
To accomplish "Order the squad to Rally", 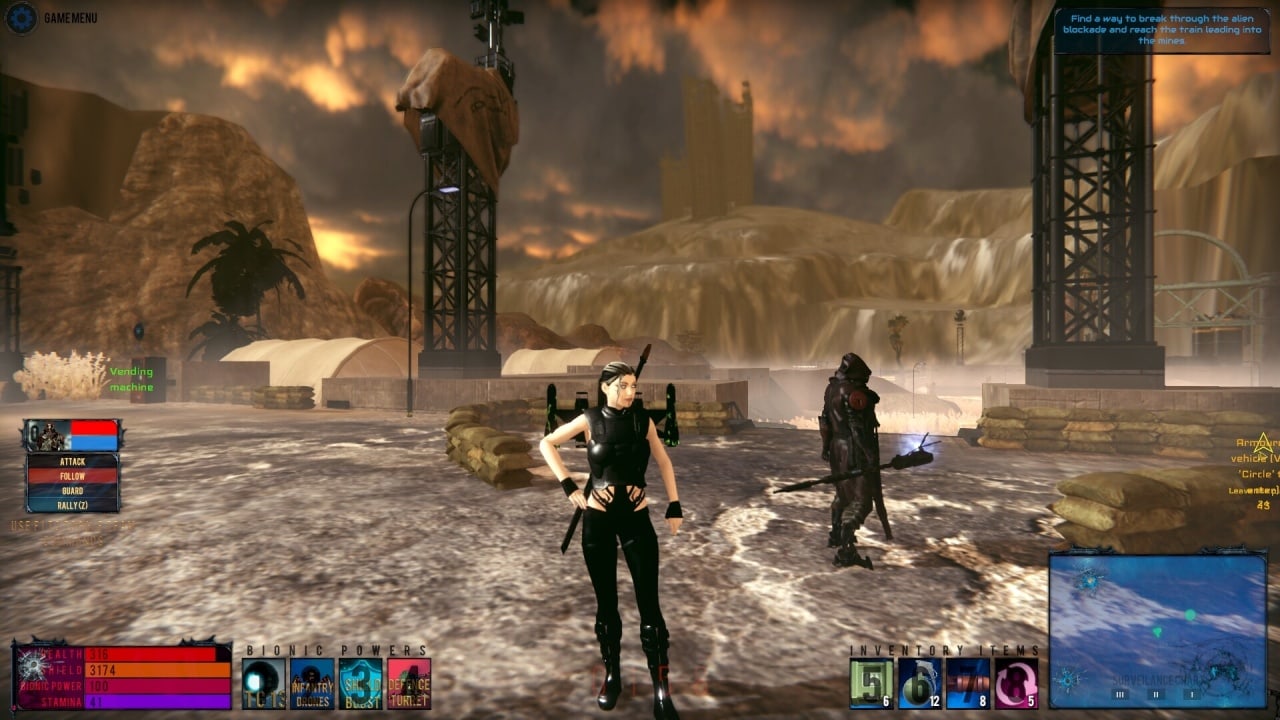I will 72,505.
